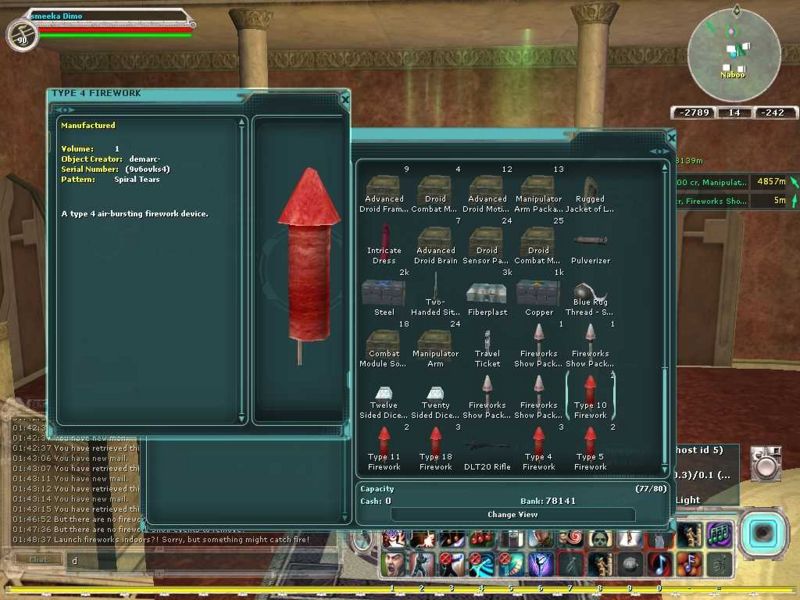Select the Advanced Droid Brain crate

(435, 243)
